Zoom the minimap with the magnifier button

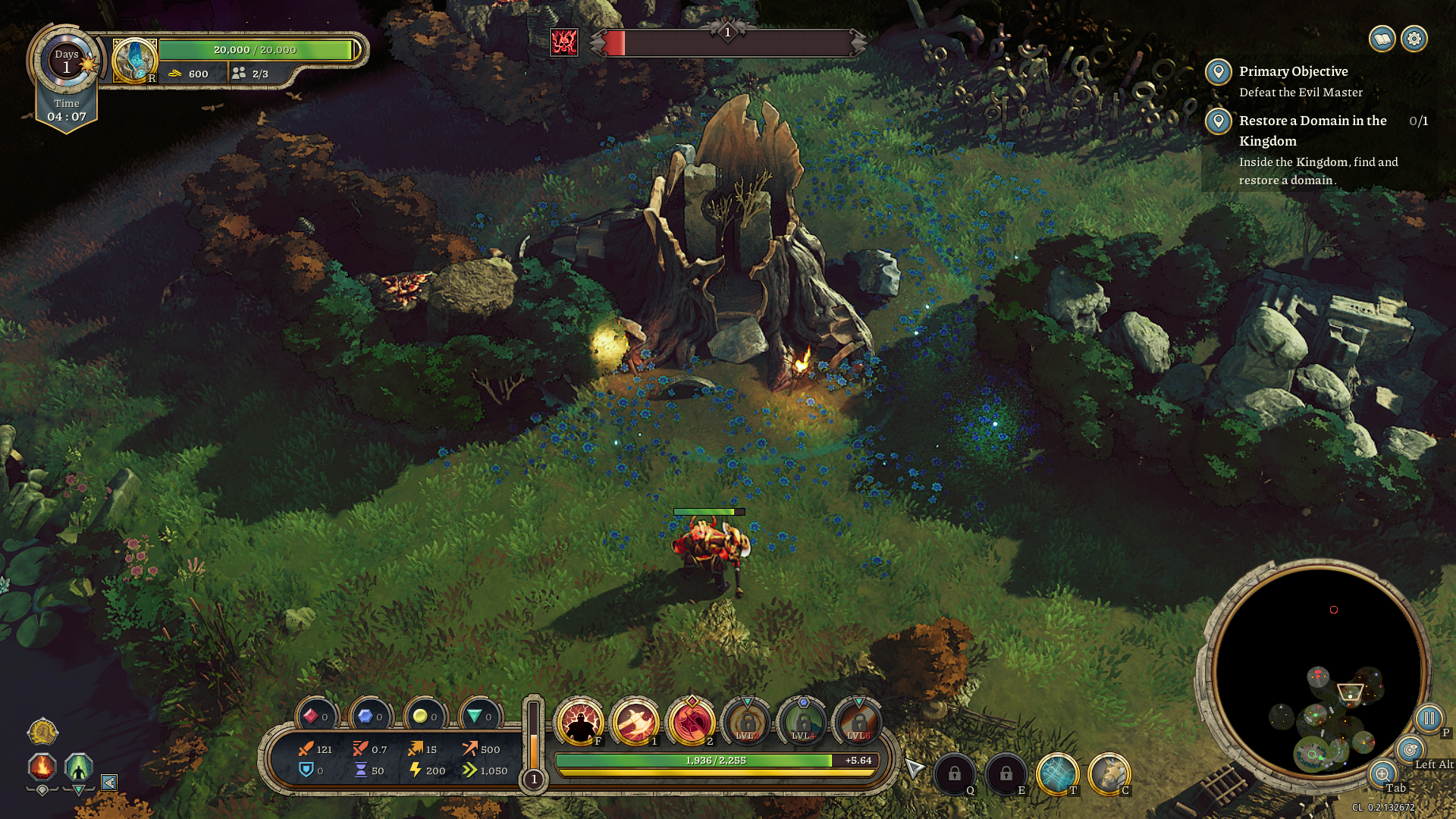1382,774
